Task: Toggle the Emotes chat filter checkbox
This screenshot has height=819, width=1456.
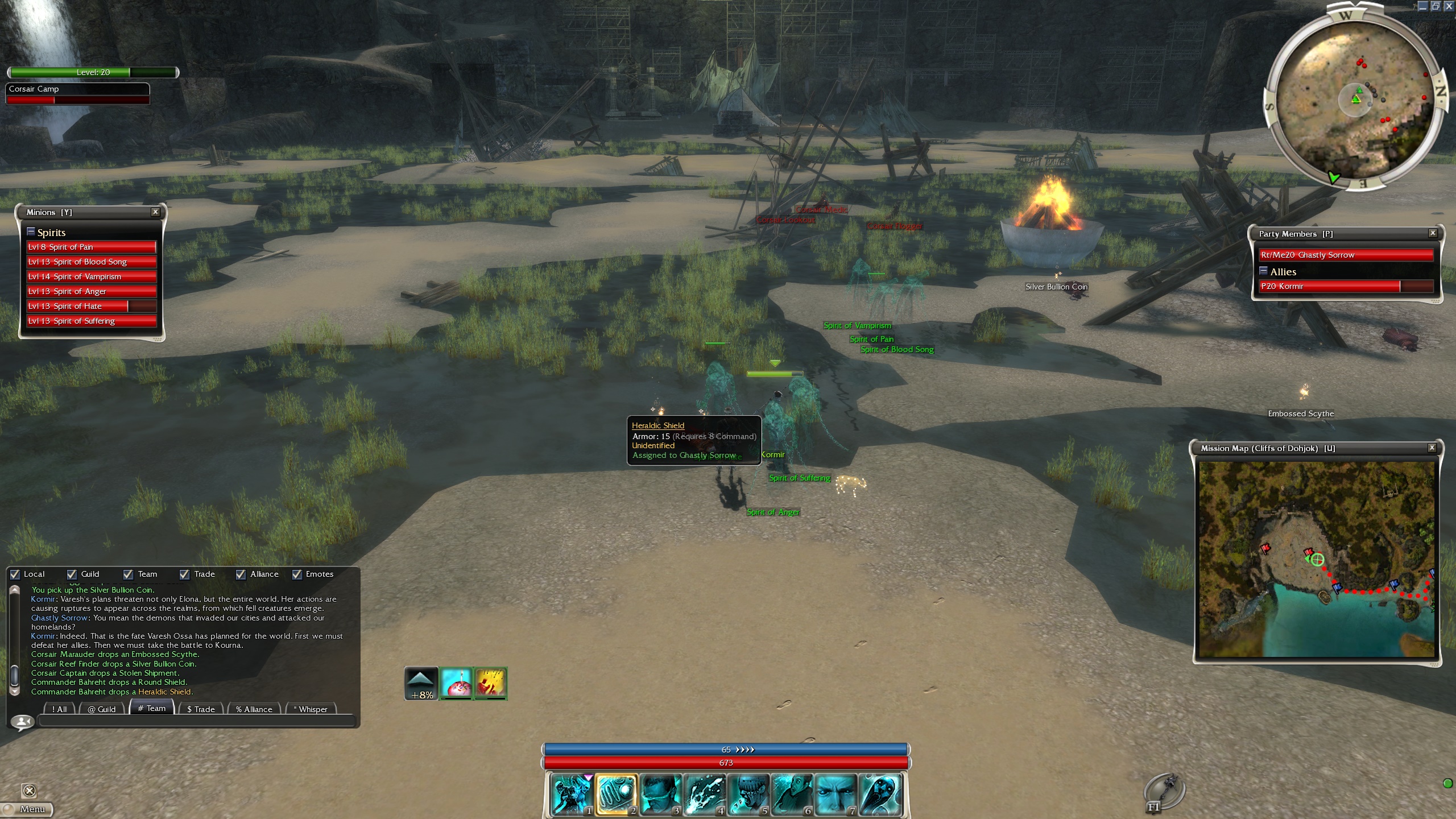Action: point(297,574)
